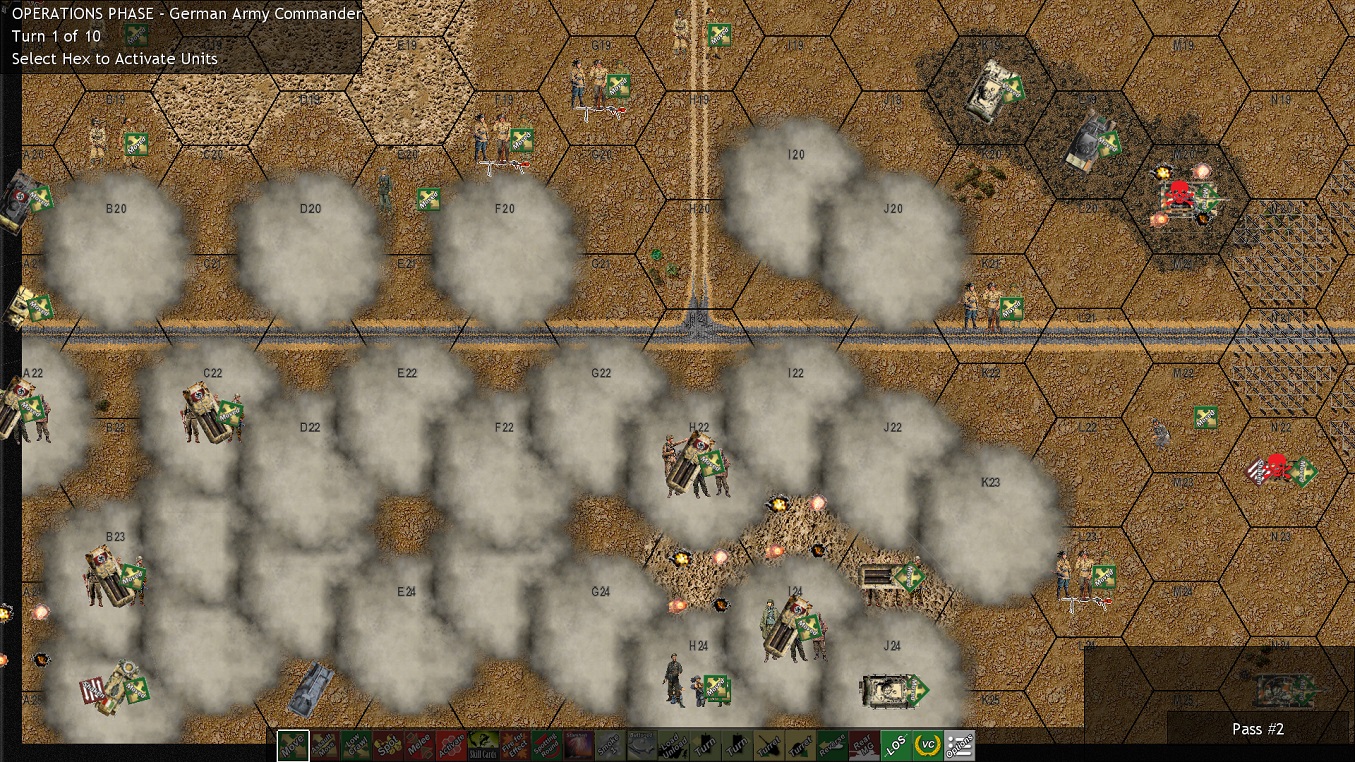Toggle the vehicle Buttoned status
1355x762 pixels.
[641, 745]
